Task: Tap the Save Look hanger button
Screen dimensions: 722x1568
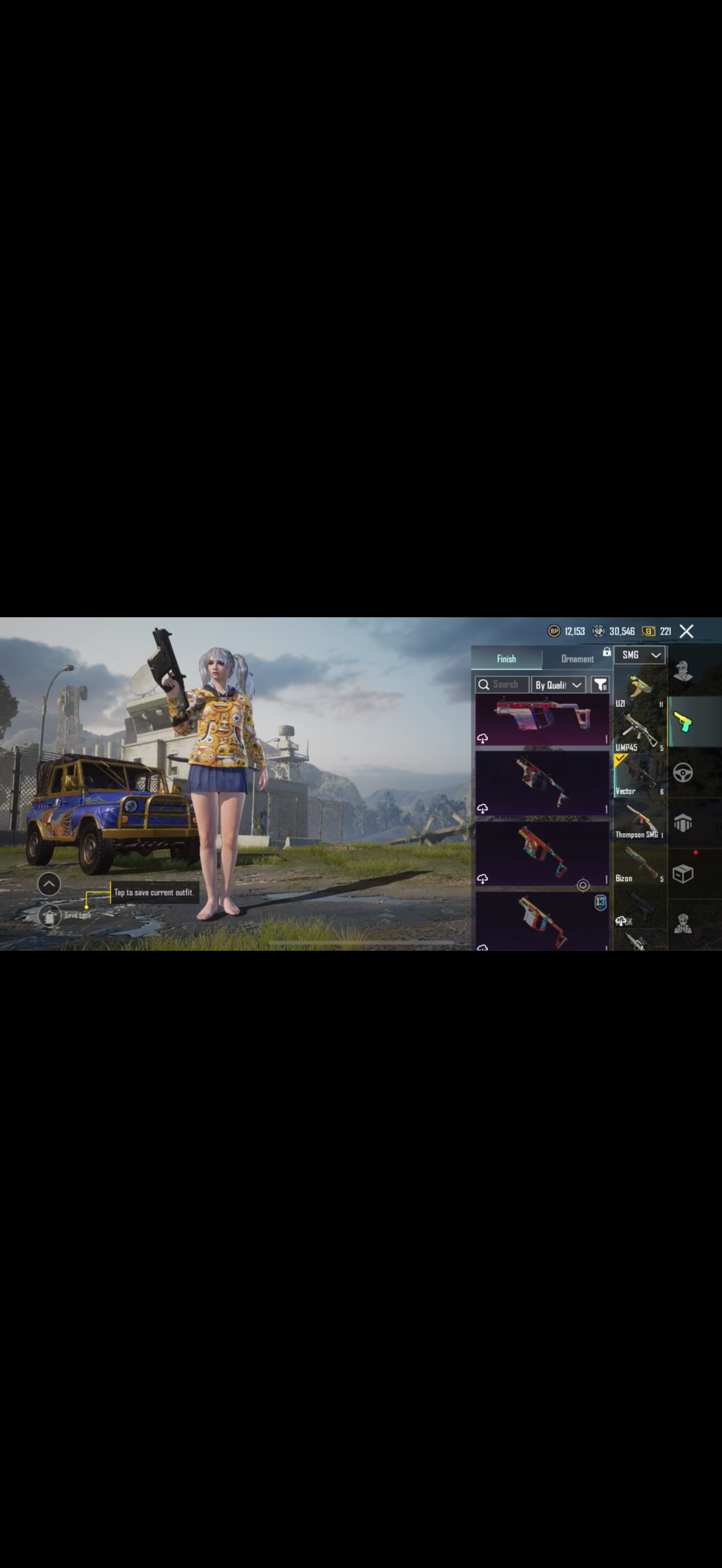Action: click(49, 915)
